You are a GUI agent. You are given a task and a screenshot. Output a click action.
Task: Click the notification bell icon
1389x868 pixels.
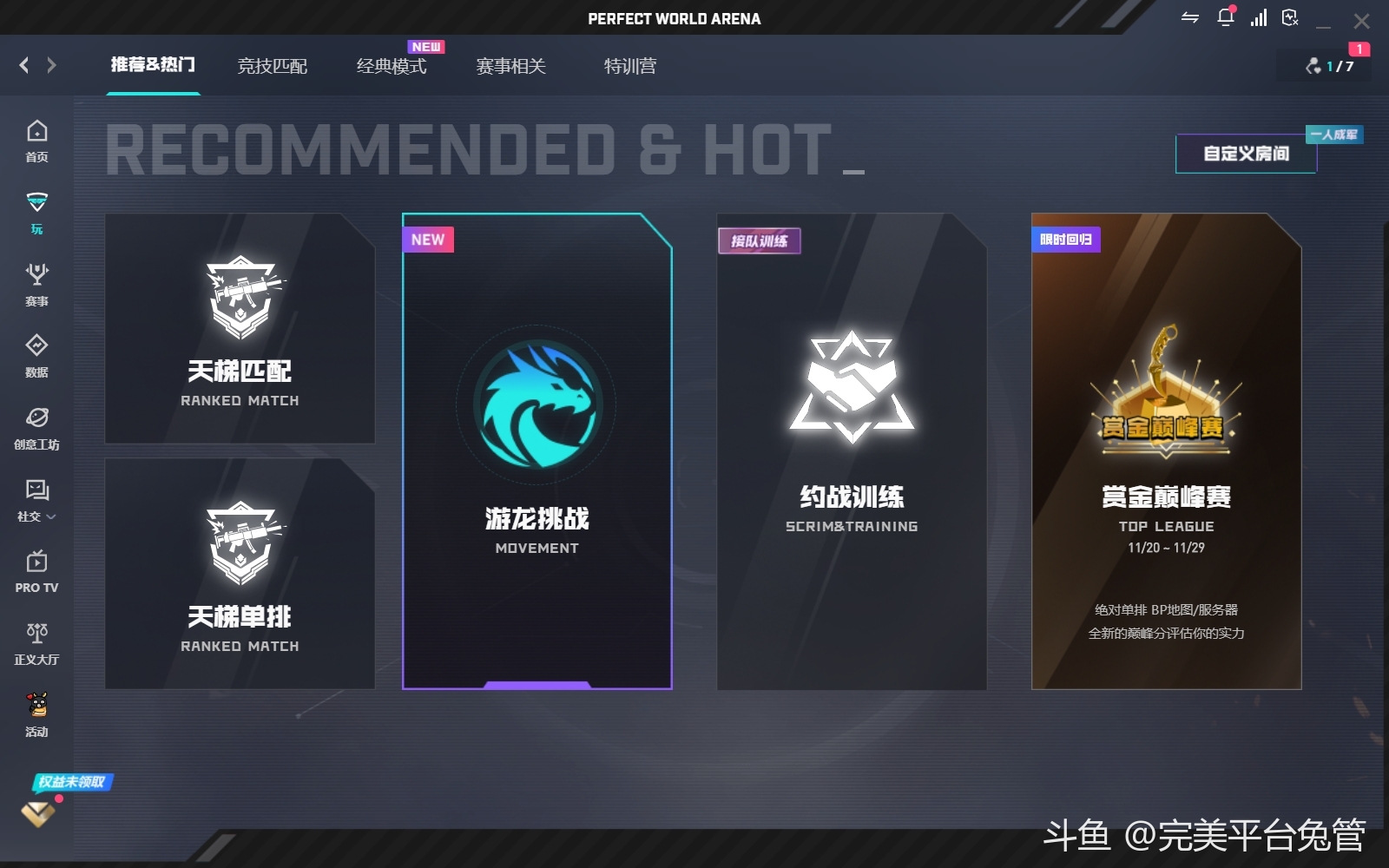pos(1225,17)
